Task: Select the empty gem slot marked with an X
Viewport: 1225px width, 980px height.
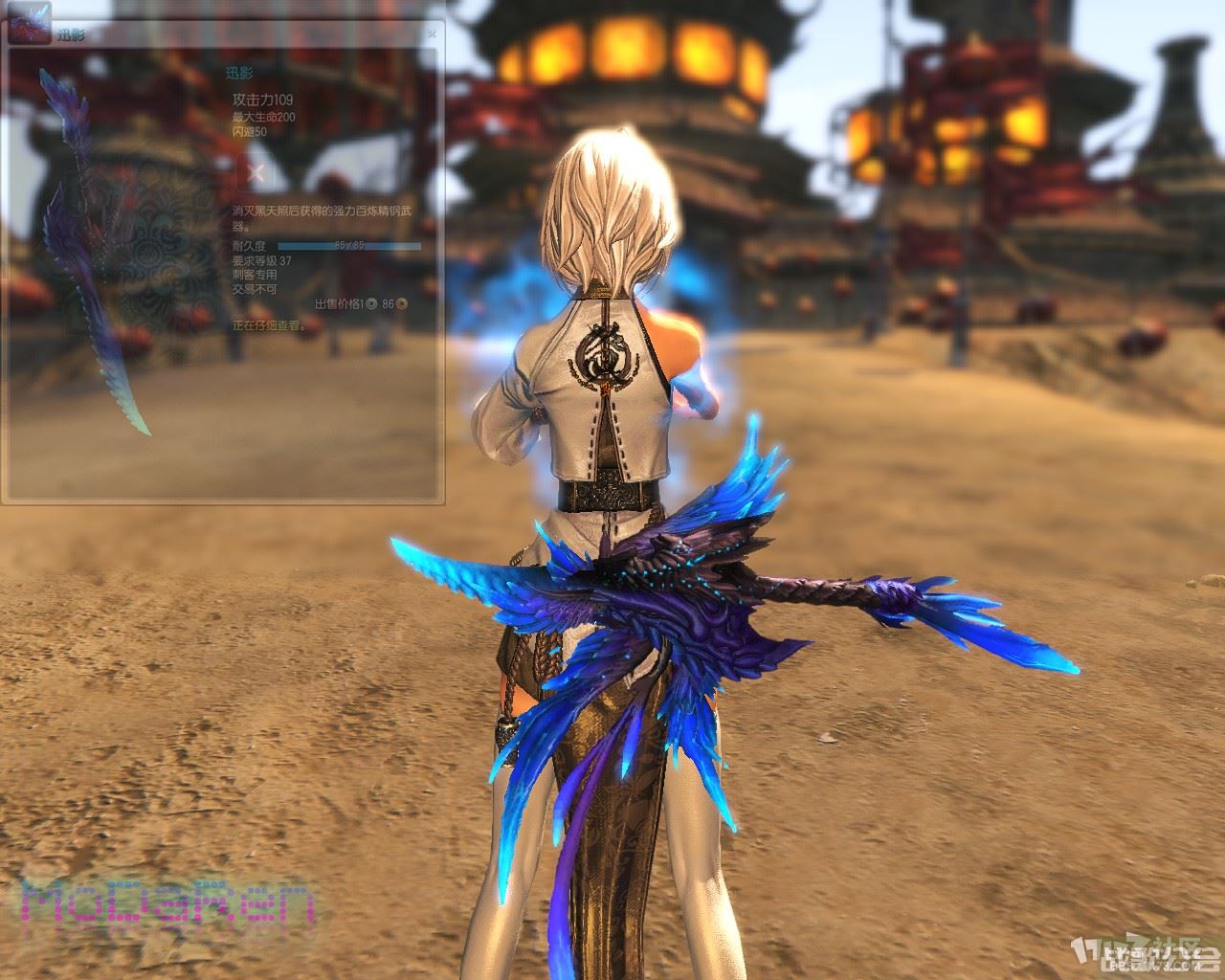Action: tap(256, 173)
